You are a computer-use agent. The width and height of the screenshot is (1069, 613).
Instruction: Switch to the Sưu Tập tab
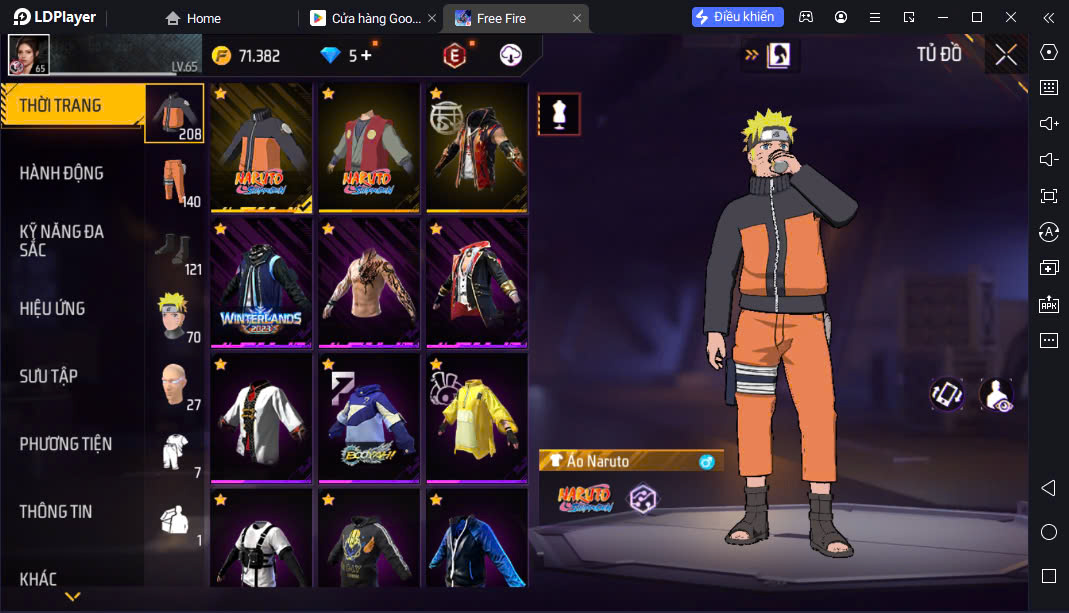pos(49,376)
